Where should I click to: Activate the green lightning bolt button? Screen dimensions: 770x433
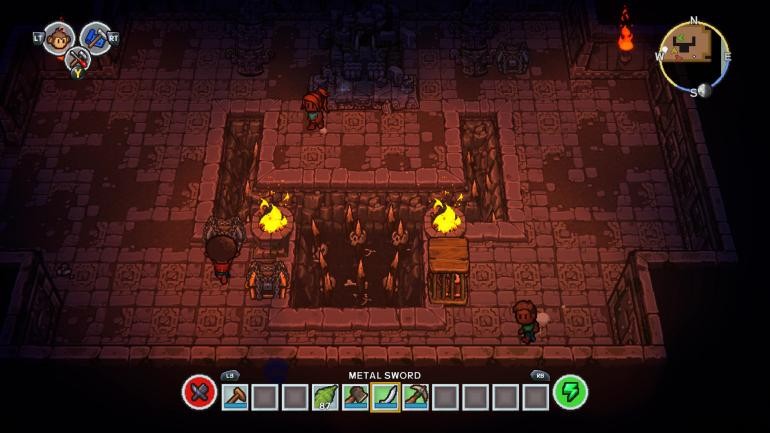tap(570, 392)
